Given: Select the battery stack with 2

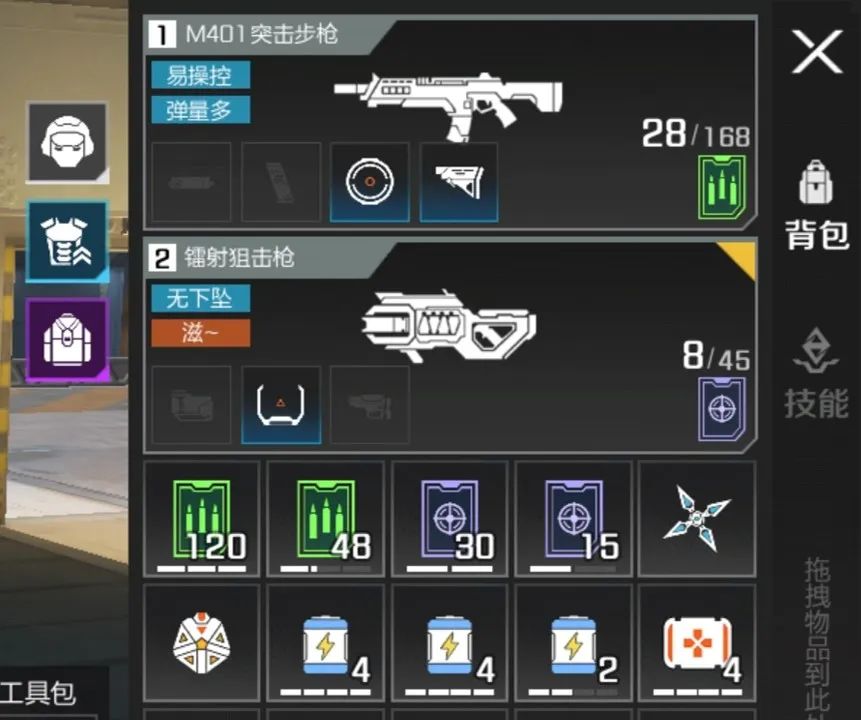Looking at the screenshot, I should click(x=573, y=642).
